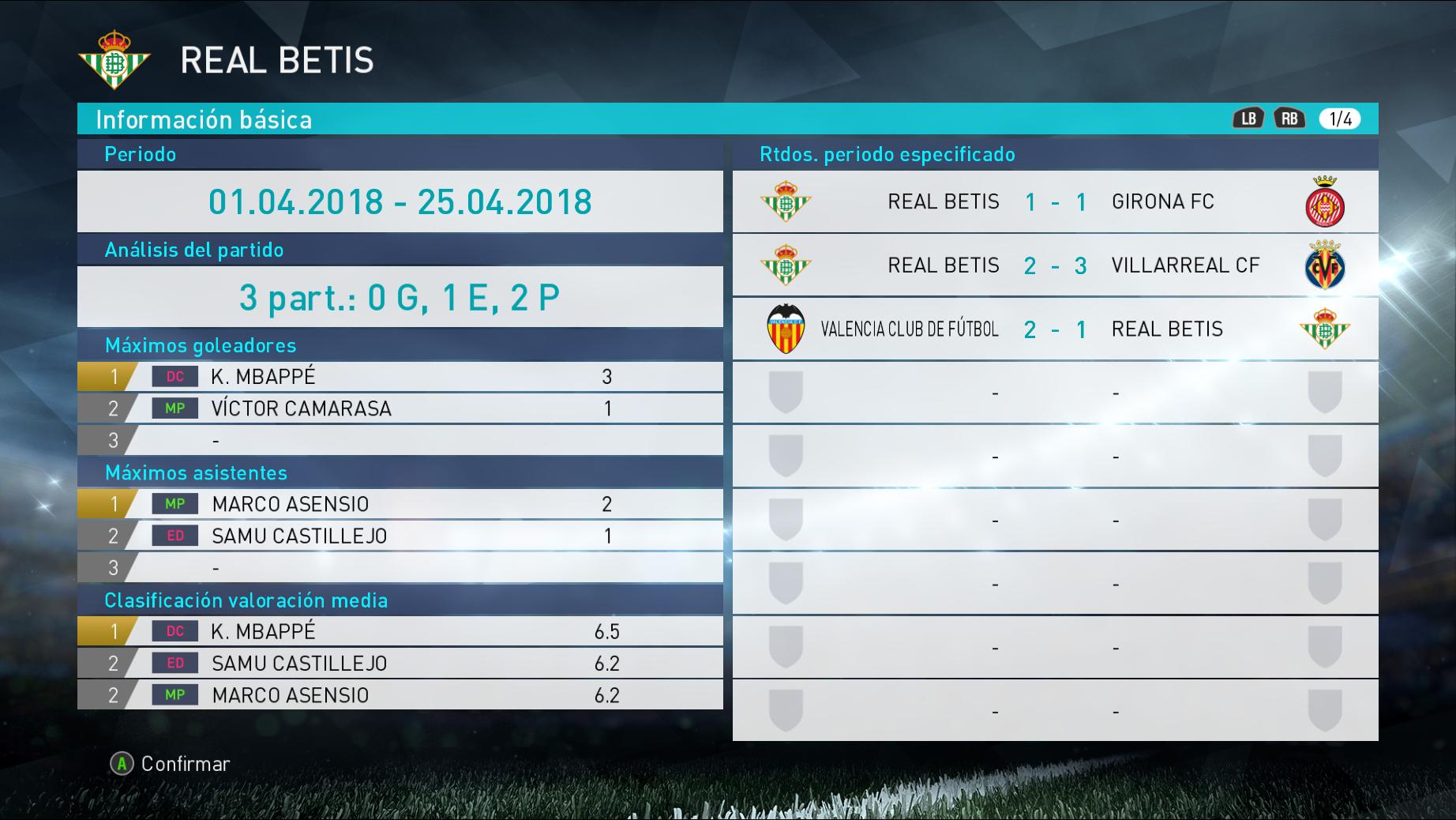
Task: Select the Valencia Club de Fútbol match row
Action: (x=1055, y=329)
